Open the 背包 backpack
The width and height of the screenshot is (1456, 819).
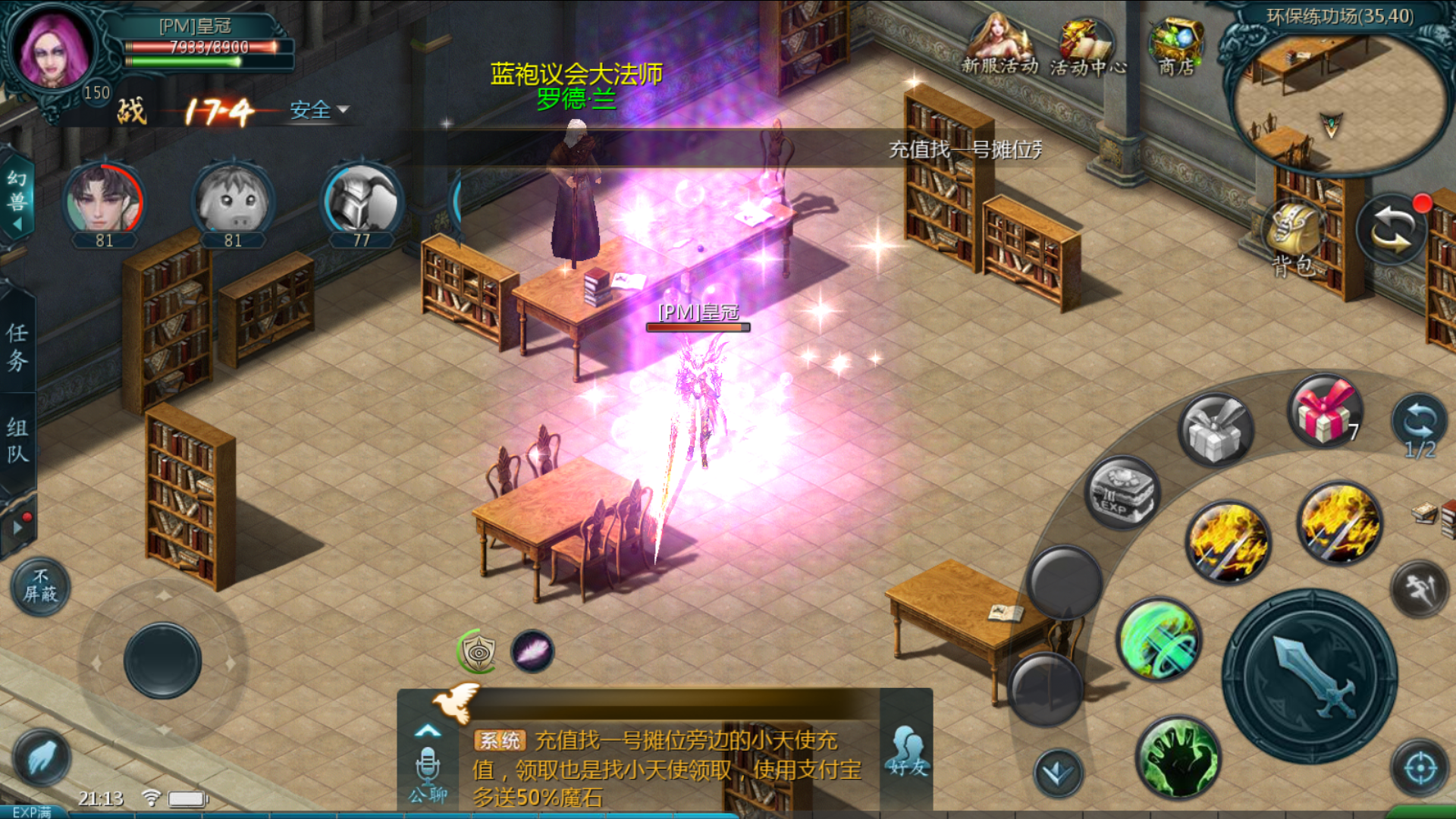pos(1292,237)
